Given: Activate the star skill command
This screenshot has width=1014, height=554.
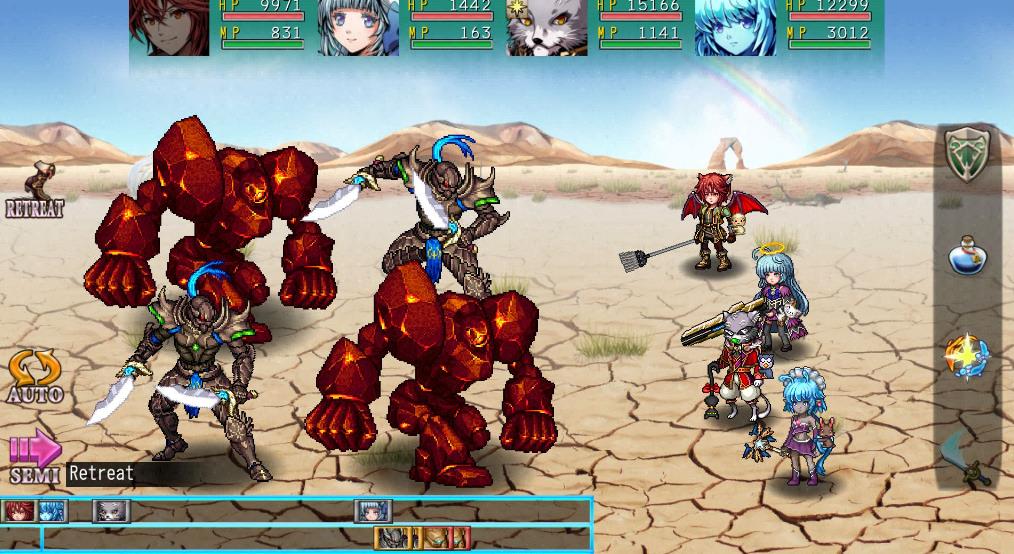Looking at the screenshot, I should pos(967,357).
